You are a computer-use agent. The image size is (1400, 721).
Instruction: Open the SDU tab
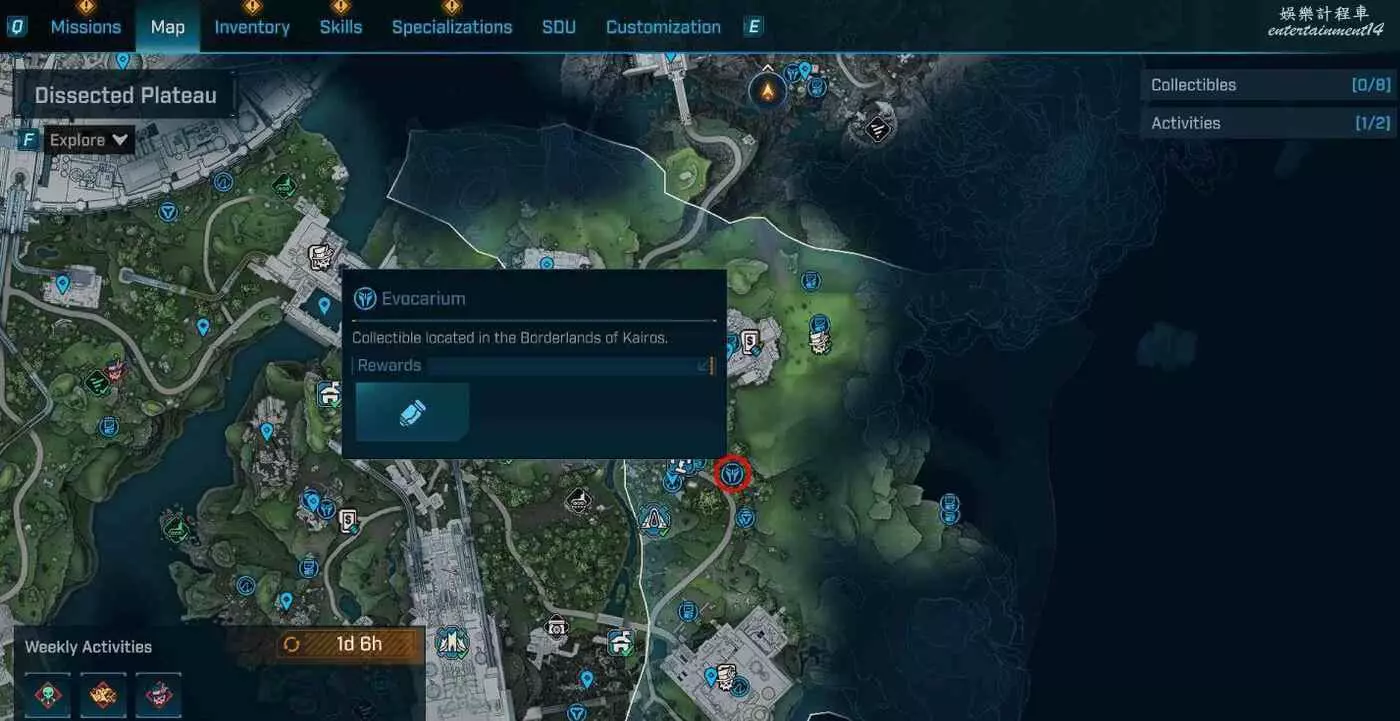559,27
